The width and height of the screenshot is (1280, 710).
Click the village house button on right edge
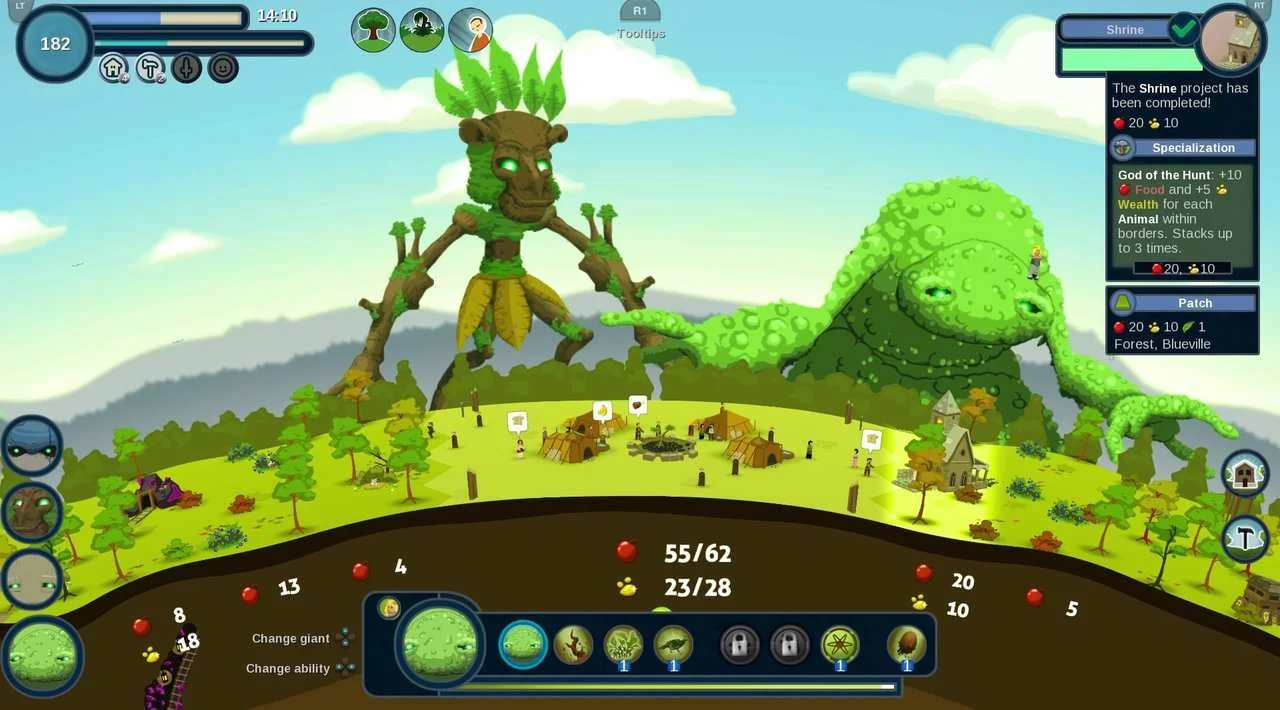(x=1245, y=473)
